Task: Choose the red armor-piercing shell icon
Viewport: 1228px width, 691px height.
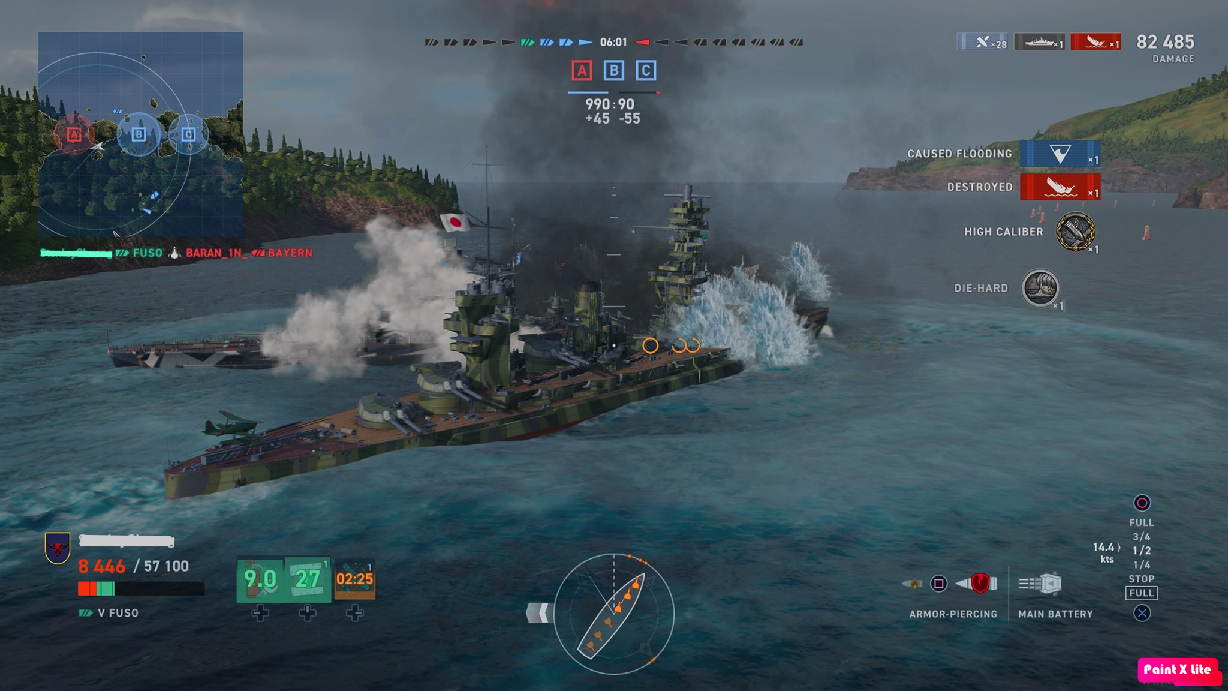Action: [x=977, y=583]
